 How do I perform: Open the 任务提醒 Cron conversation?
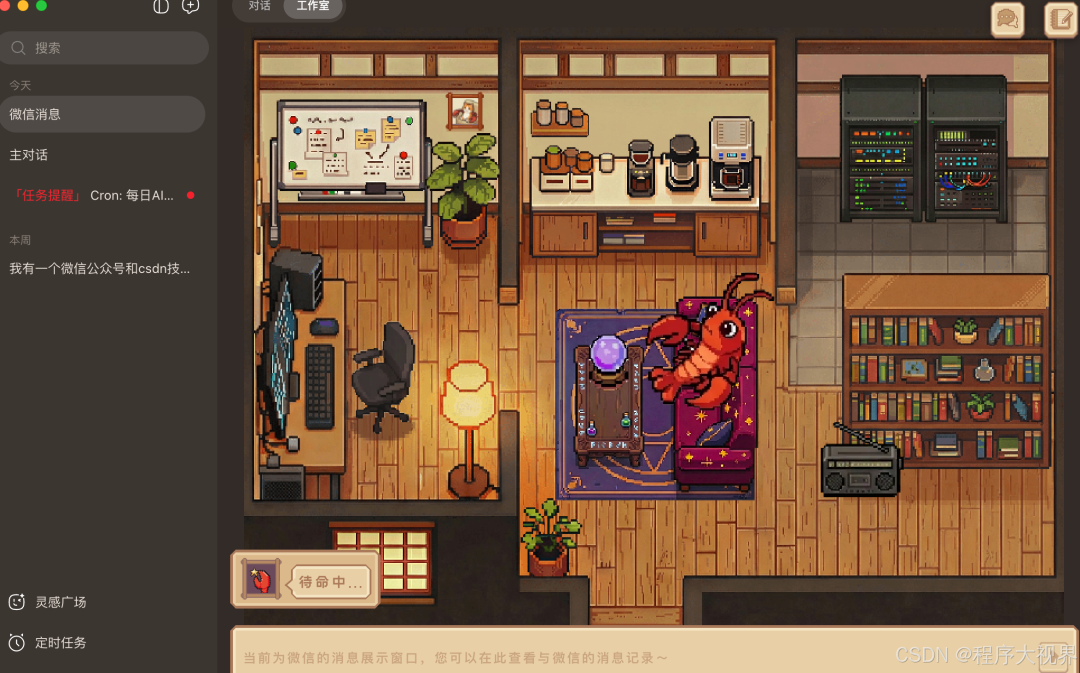click(x=102, y=195)
